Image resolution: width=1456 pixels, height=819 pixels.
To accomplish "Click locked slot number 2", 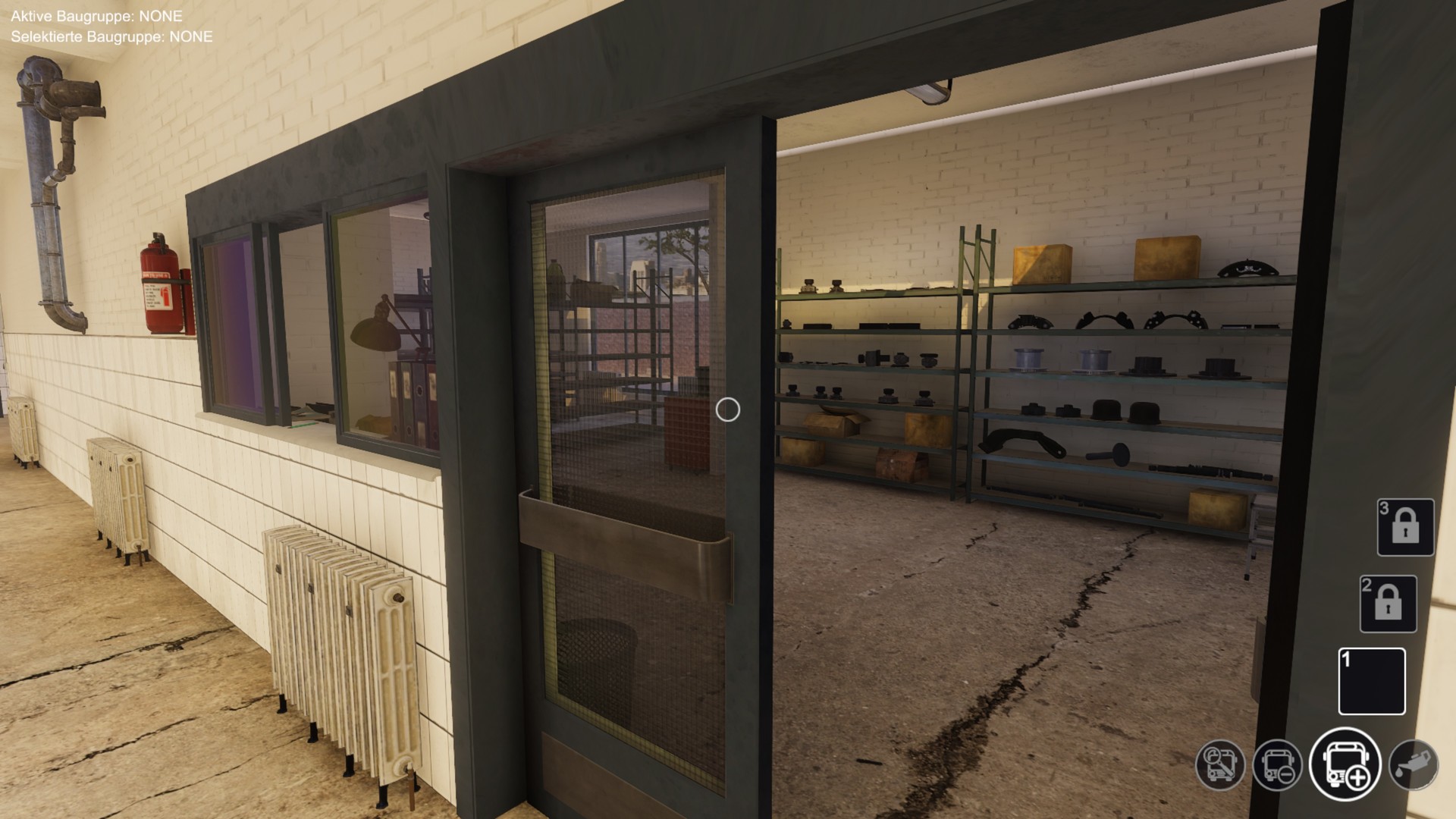I will pyautogui.click(x=1388, y=604).
